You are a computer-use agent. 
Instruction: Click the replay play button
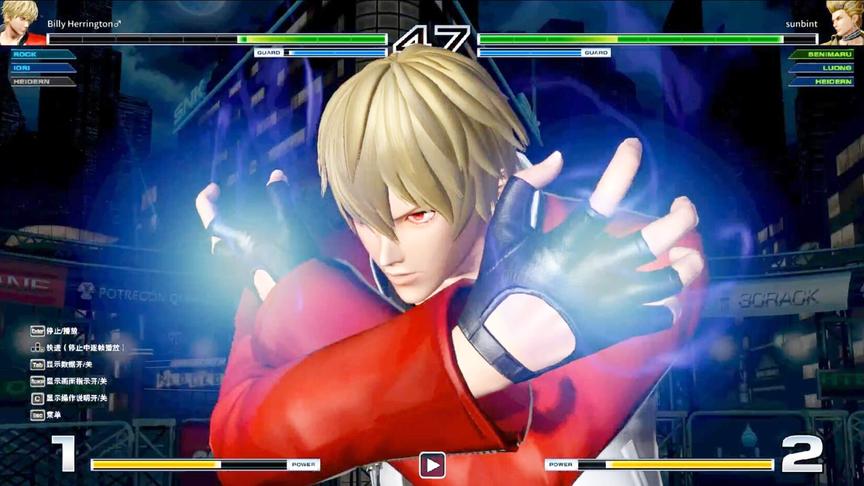[432, 464]
